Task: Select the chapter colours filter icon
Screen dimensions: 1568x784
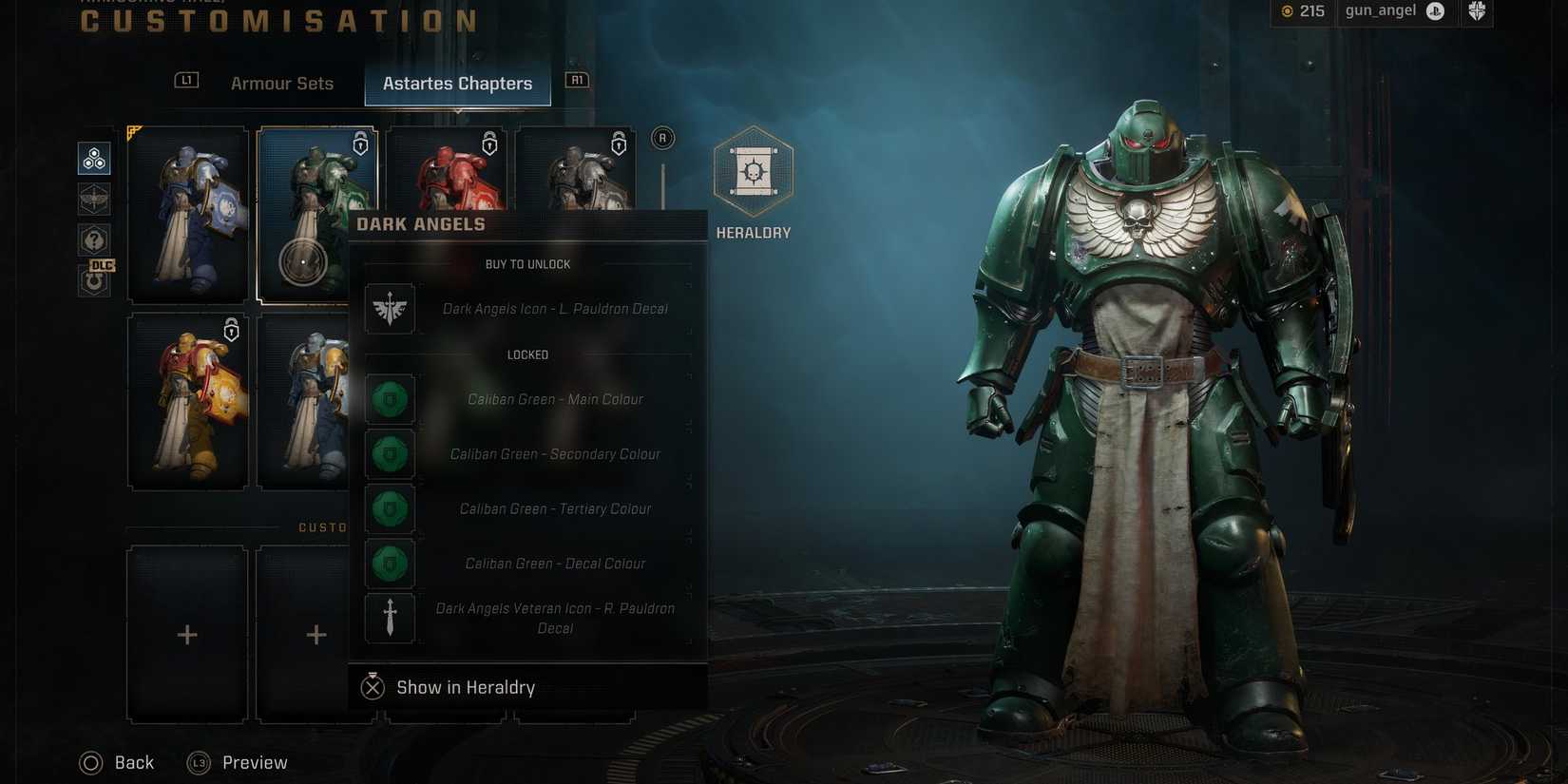Action: point(94,159)
